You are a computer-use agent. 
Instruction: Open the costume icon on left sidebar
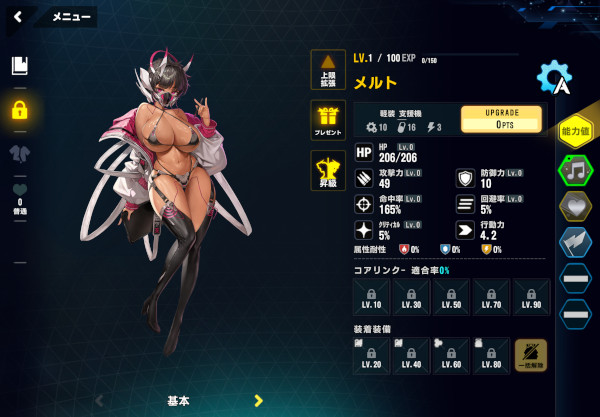pos(18,153)
